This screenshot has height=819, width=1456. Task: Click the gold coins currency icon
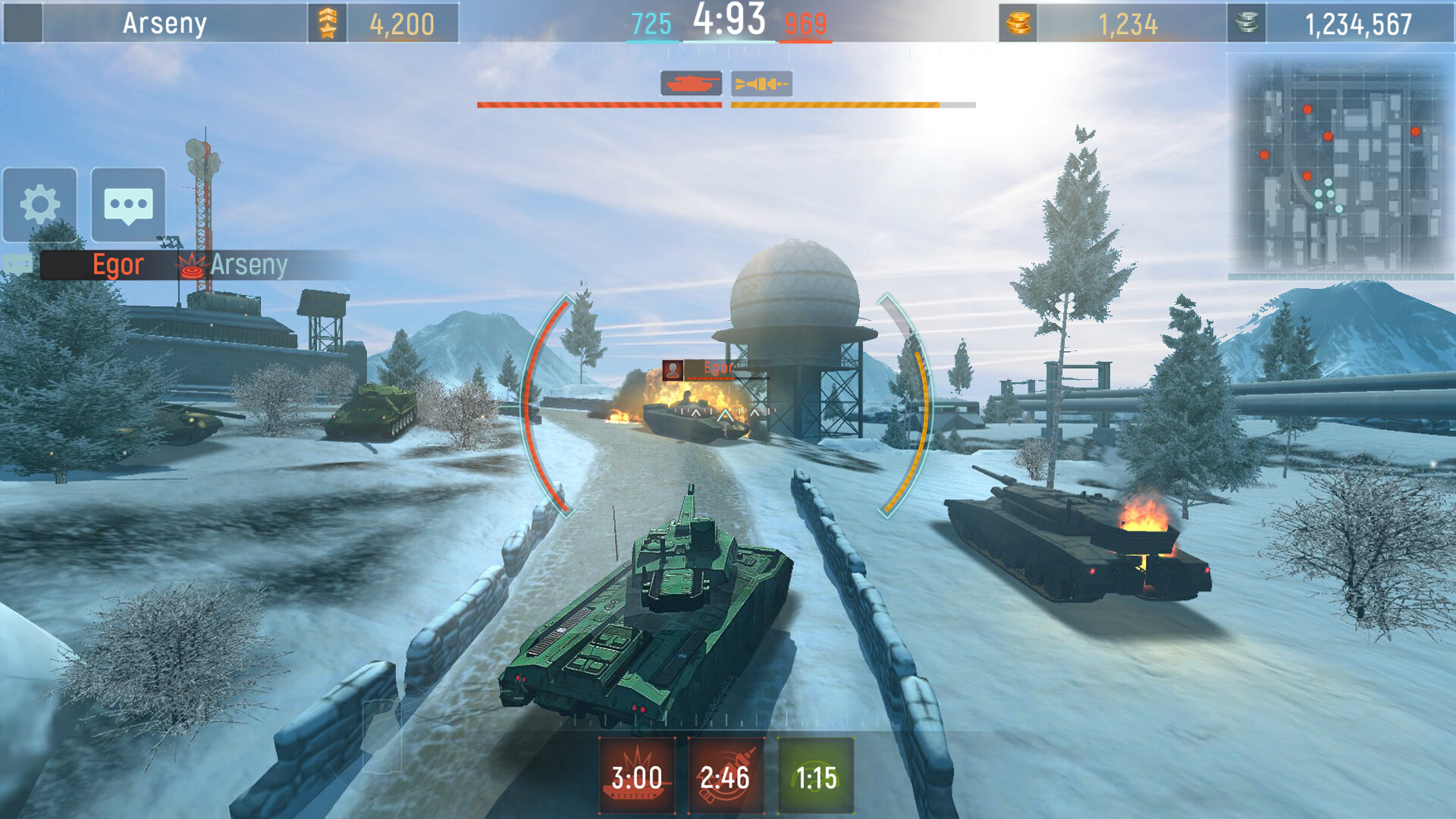tap(1018, 24)
